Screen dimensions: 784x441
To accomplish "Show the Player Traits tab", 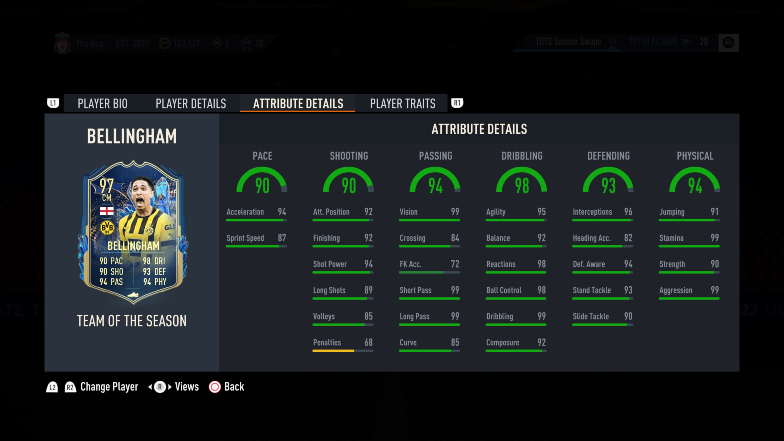I will pyautogui.click(x=402, y=103).
